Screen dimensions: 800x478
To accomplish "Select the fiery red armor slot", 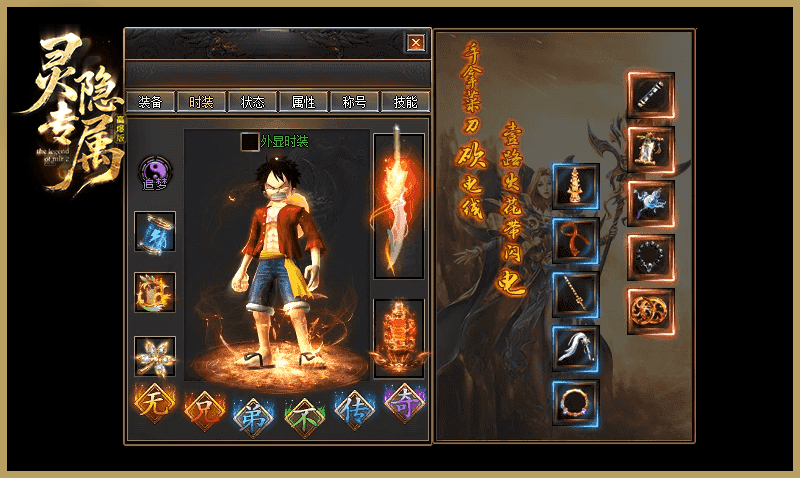I will pos(398,338).
